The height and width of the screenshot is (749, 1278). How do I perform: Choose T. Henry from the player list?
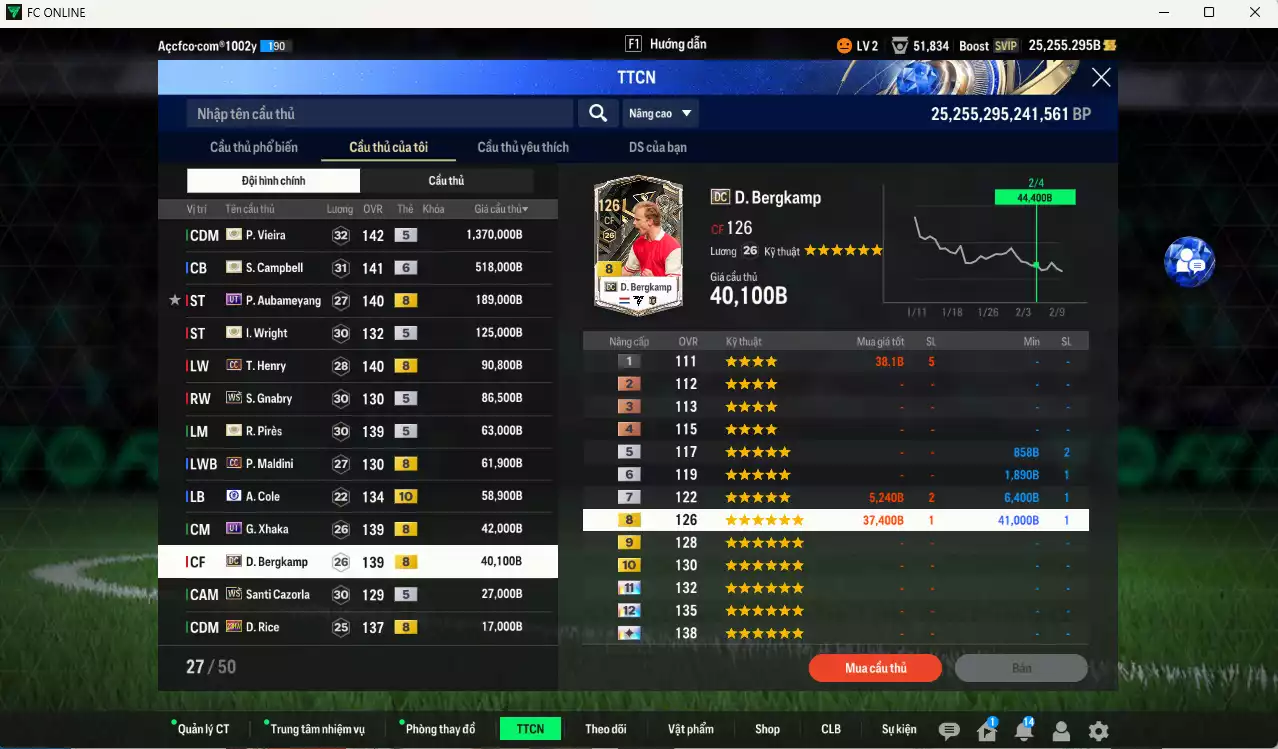357,366
